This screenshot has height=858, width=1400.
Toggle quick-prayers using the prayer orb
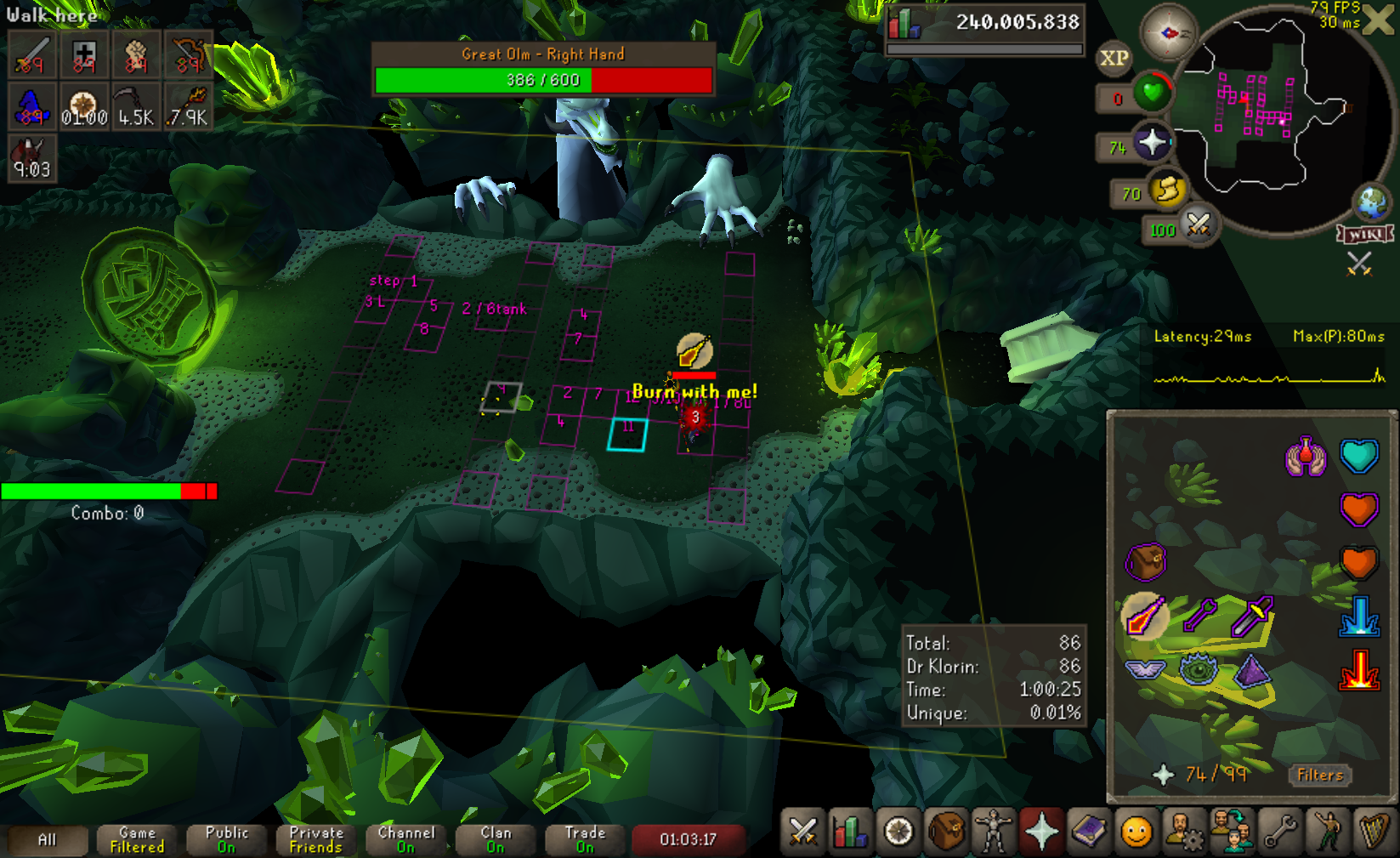coord(1152,142)
